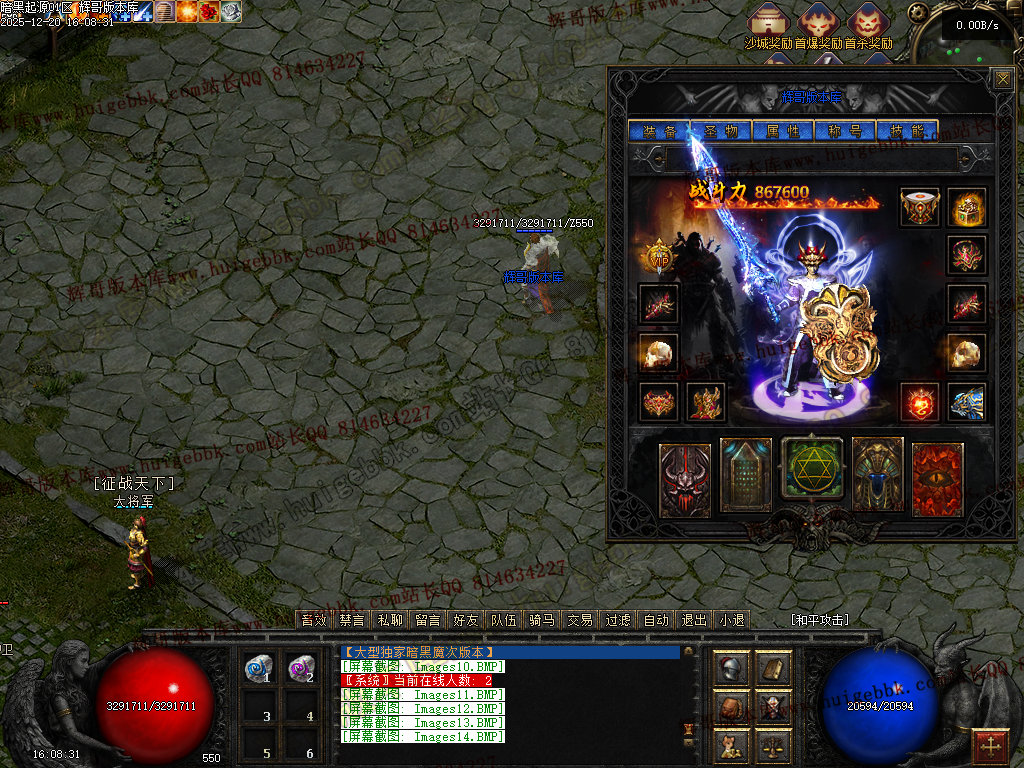Open the helmet icon in bottom menu
Viewport: 1024px width, 768px height.
pos(732,668)
